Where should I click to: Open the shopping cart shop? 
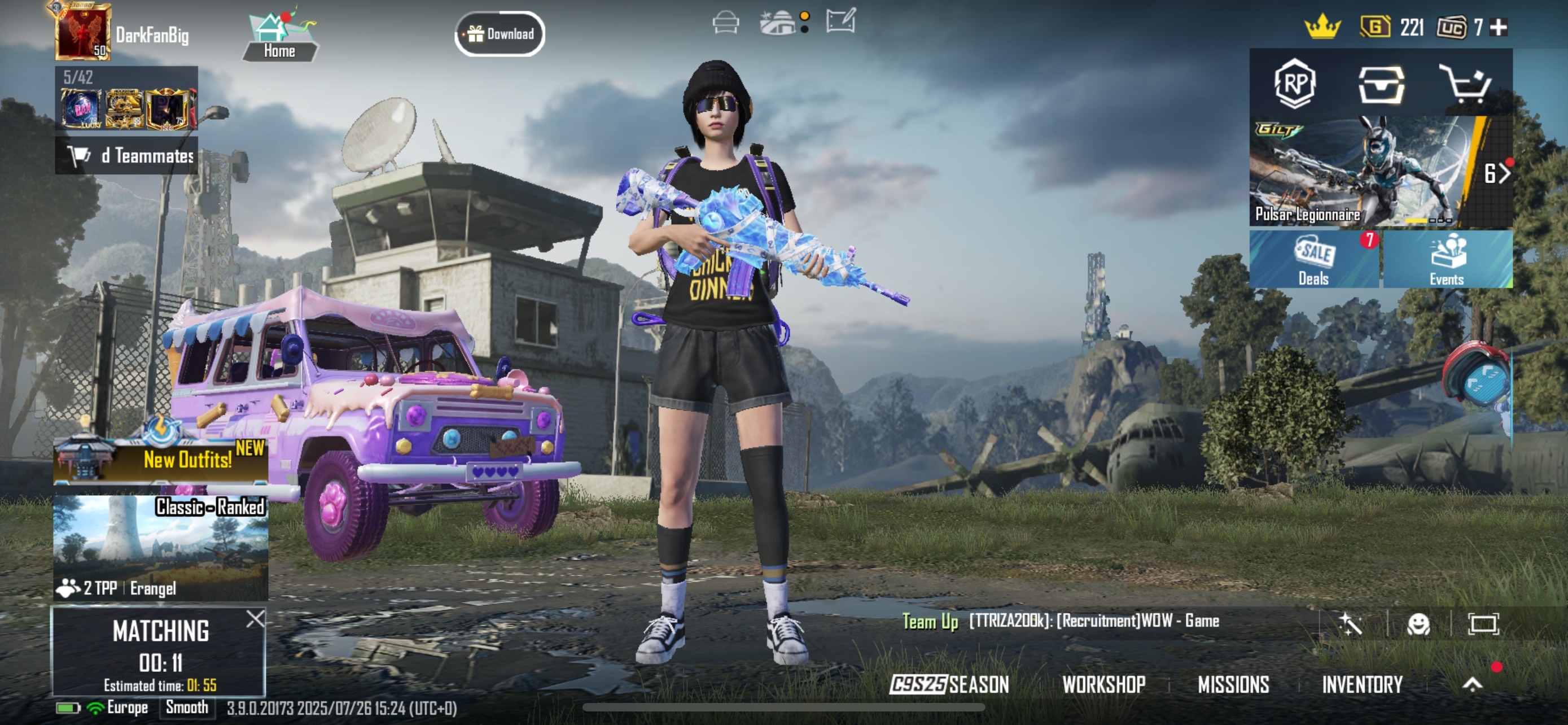coord(1464,84)
